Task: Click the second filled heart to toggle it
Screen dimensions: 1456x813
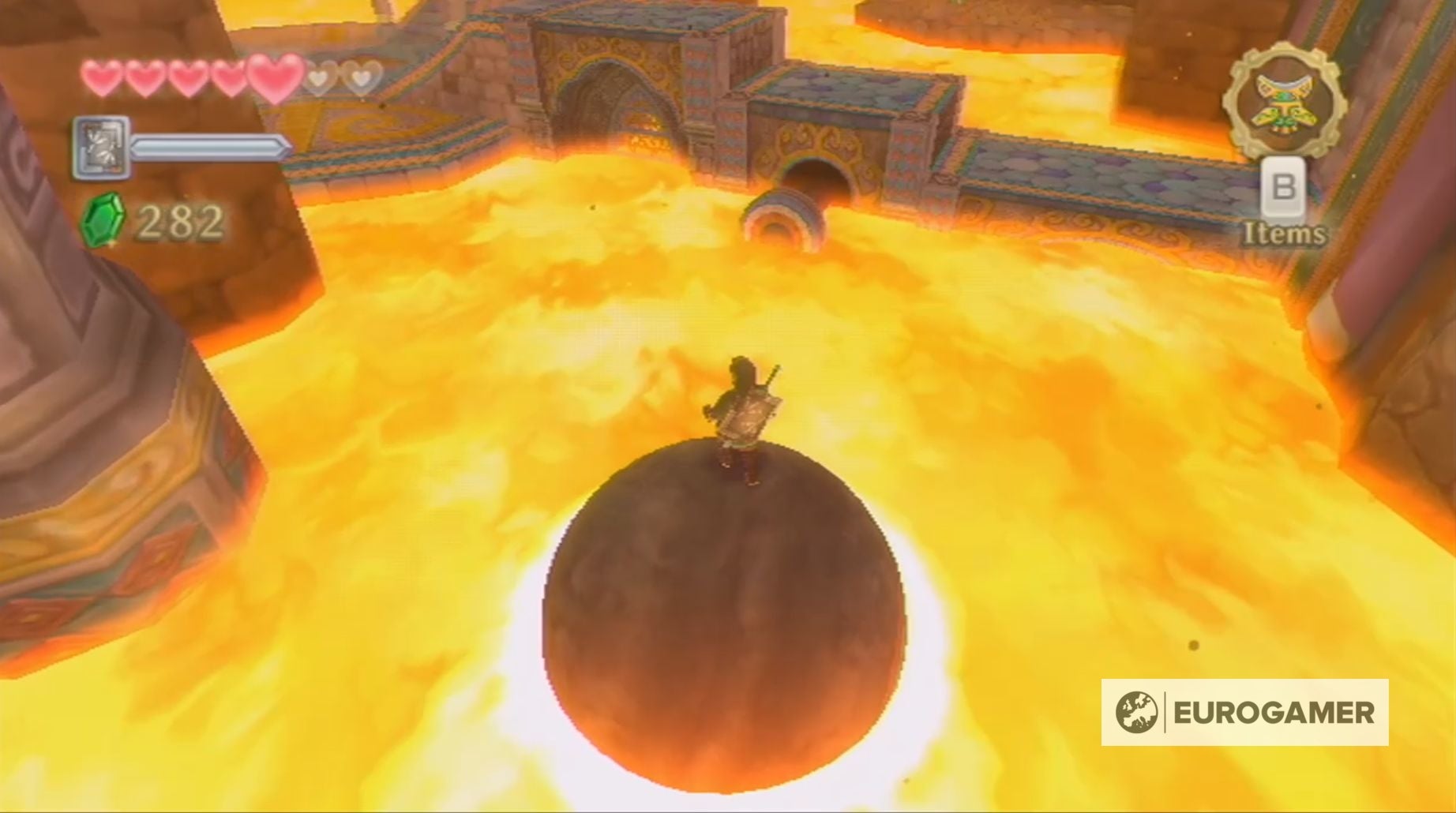Action: point(142,78)
